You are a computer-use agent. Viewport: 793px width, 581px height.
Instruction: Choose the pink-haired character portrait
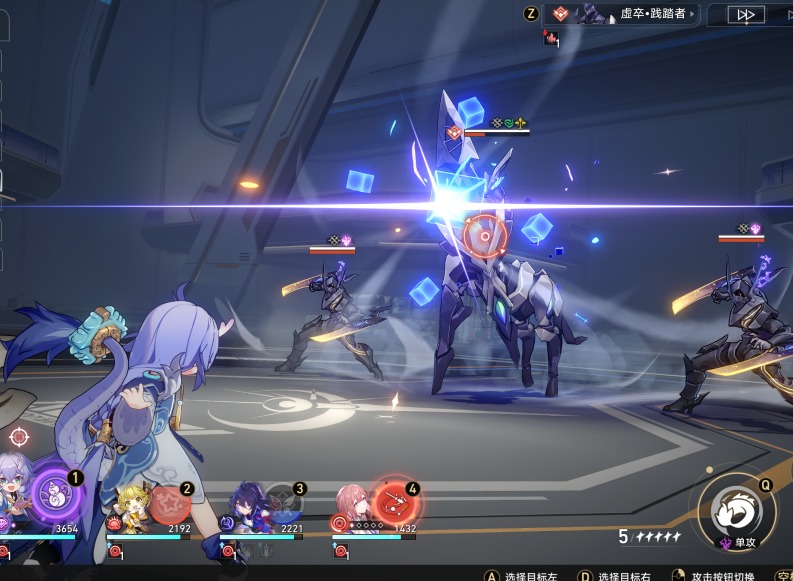[355, 503]
